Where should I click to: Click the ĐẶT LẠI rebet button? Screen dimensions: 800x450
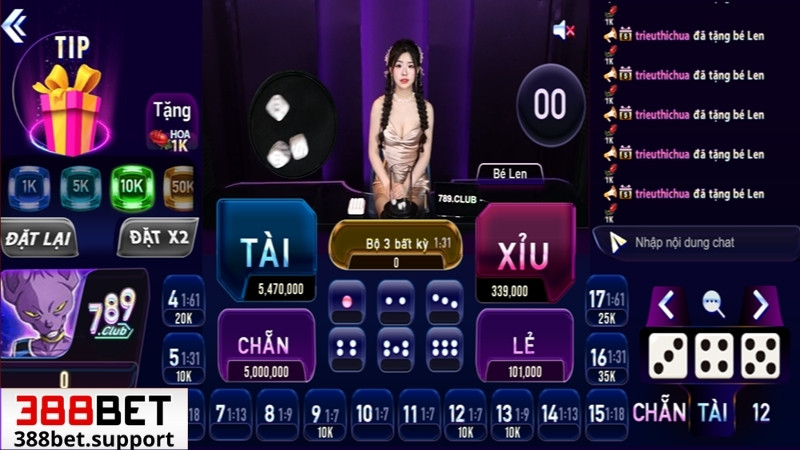click(x=40, y=239)
